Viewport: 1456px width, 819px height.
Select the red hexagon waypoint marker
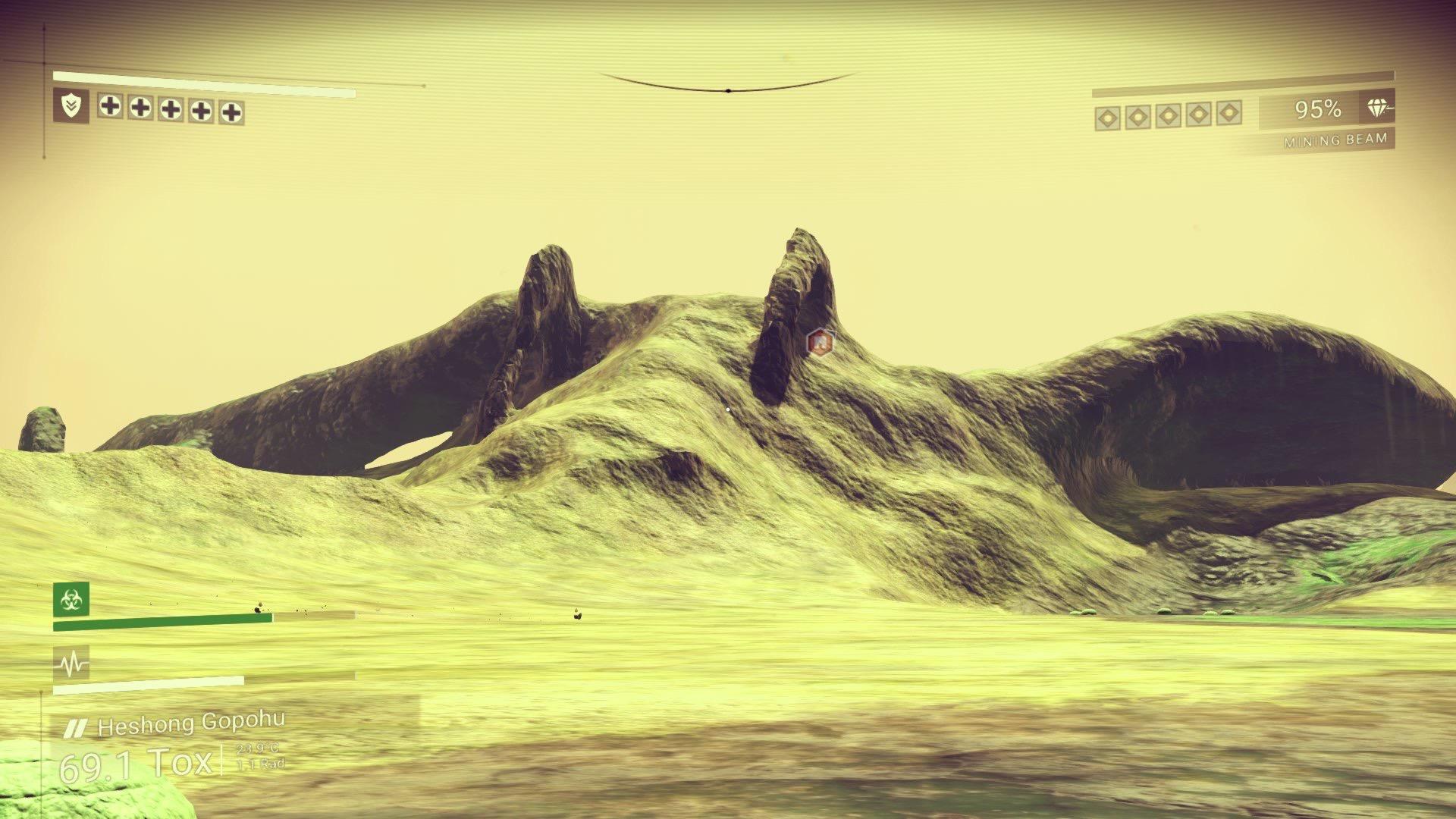click(x=819, y=343)
